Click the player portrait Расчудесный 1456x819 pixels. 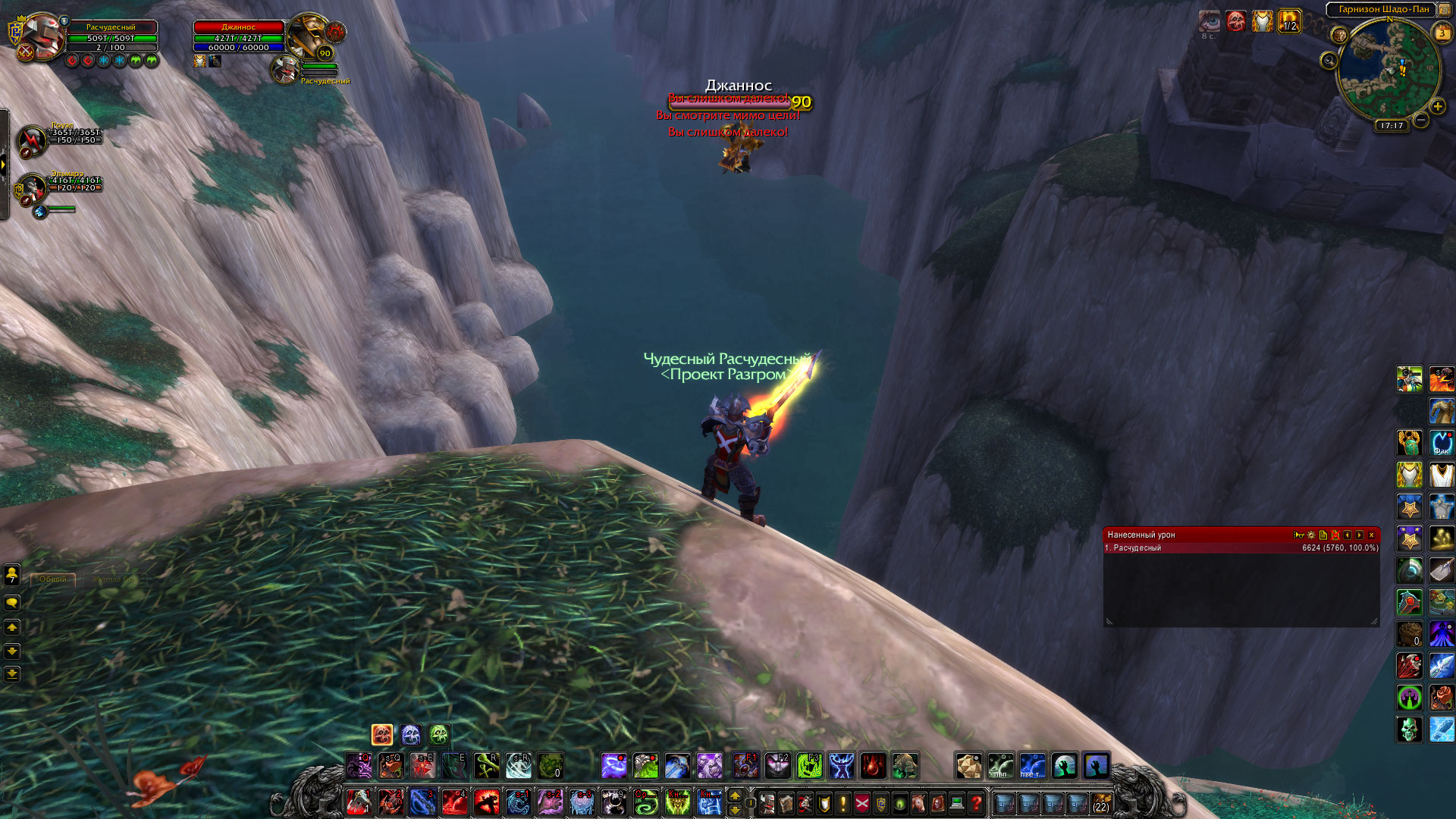pos(42,36)
